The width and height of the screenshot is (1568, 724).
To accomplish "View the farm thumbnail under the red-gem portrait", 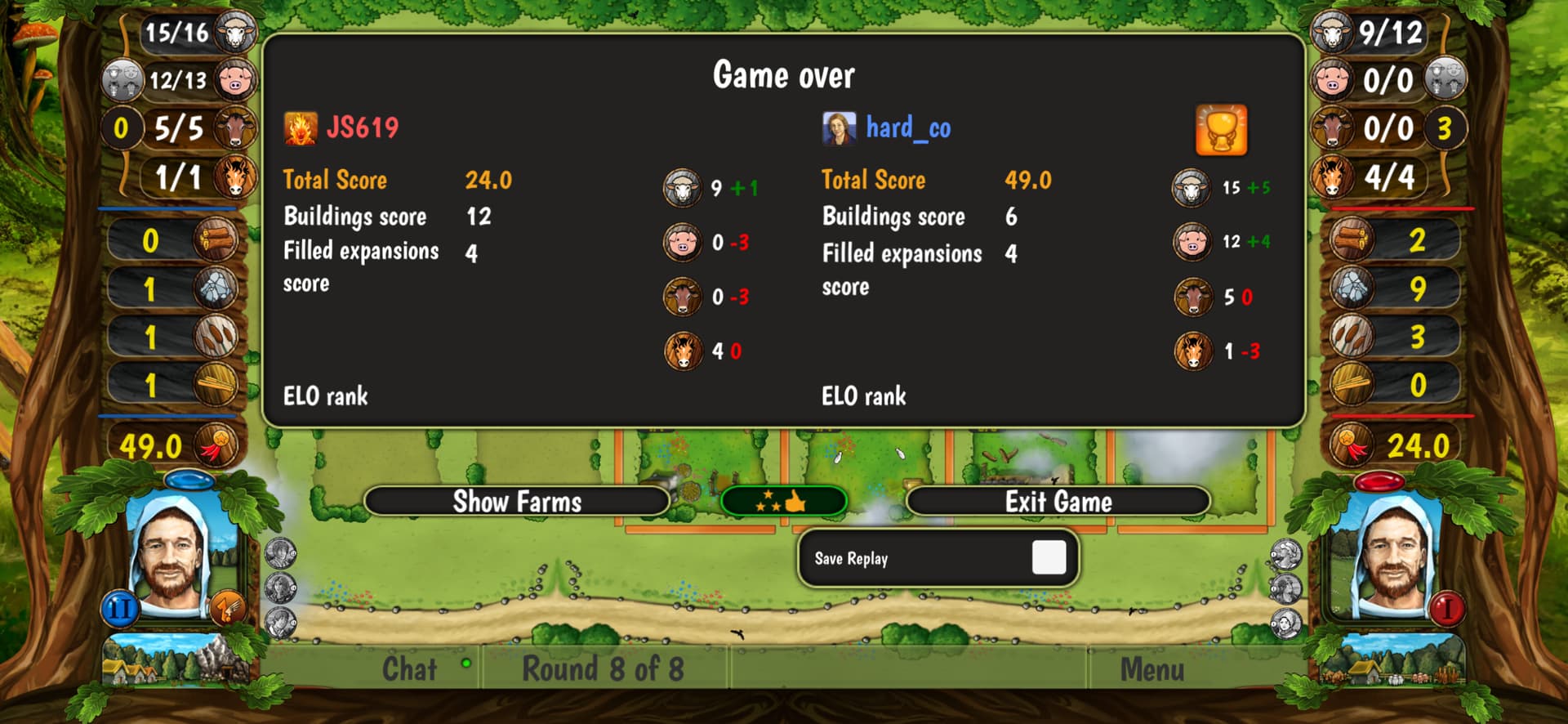I will coord(1392,662).
